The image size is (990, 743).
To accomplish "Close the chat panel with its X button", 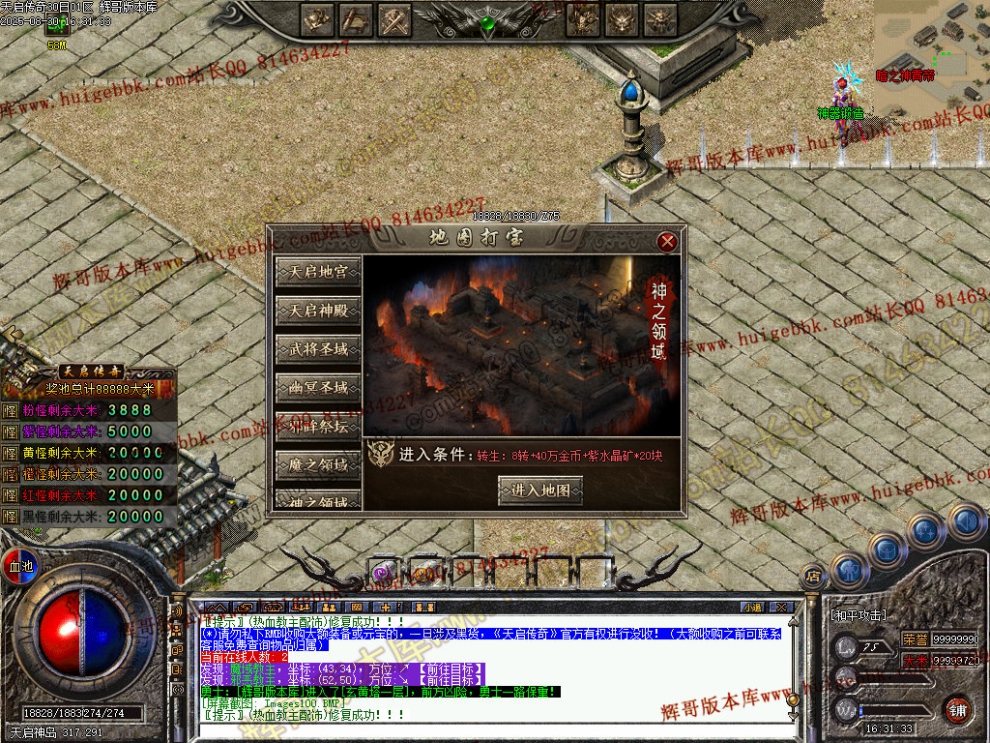I will pos(783,607).
